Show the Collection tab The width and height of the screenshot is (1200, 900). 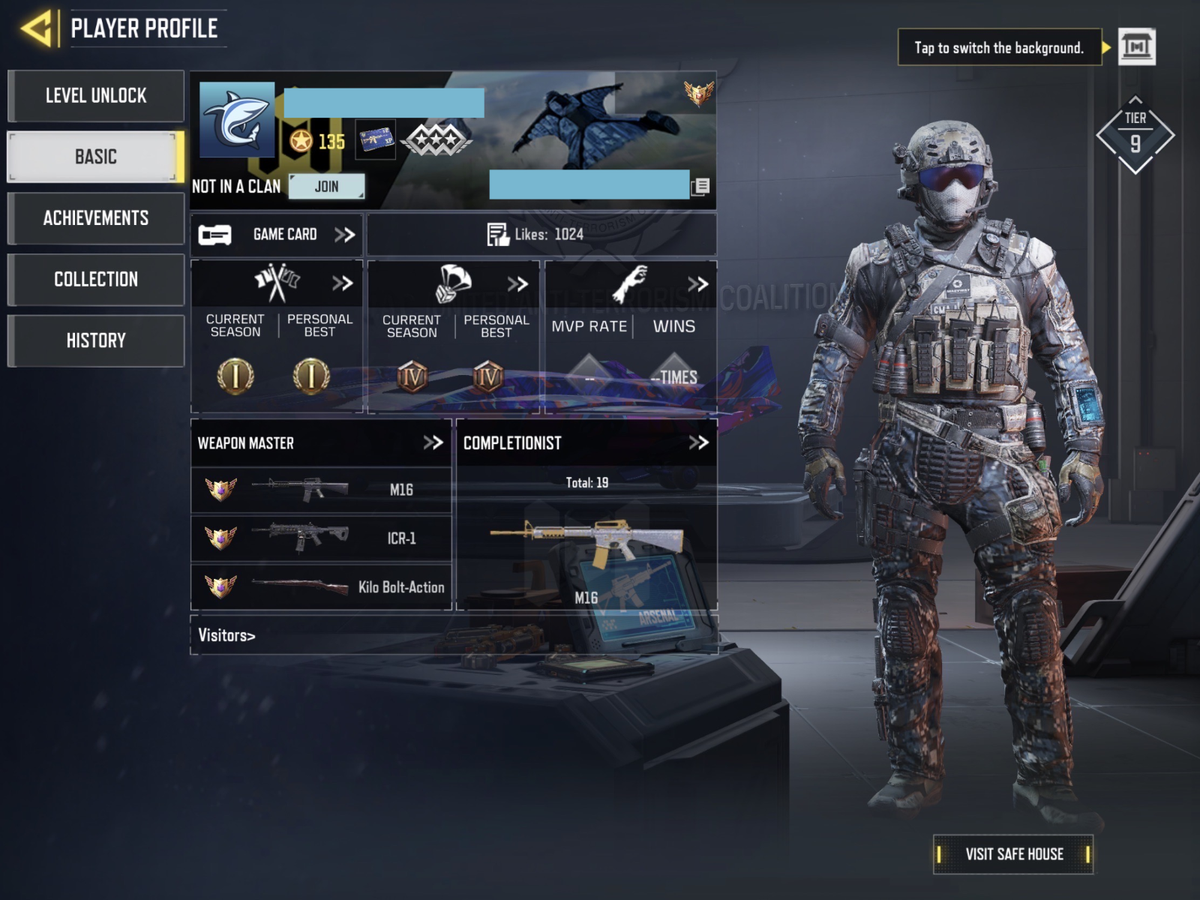96,279
